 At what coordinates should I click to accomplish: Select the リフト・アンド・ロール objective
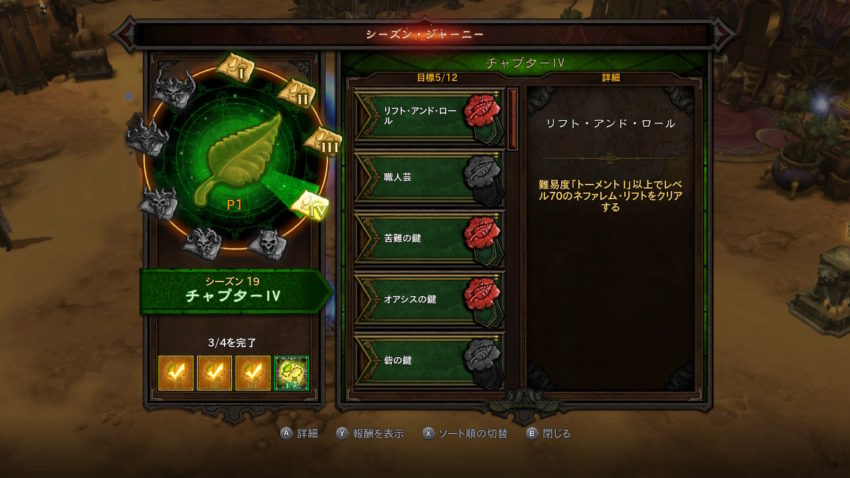pyautogui.click(x=430, y=118)
